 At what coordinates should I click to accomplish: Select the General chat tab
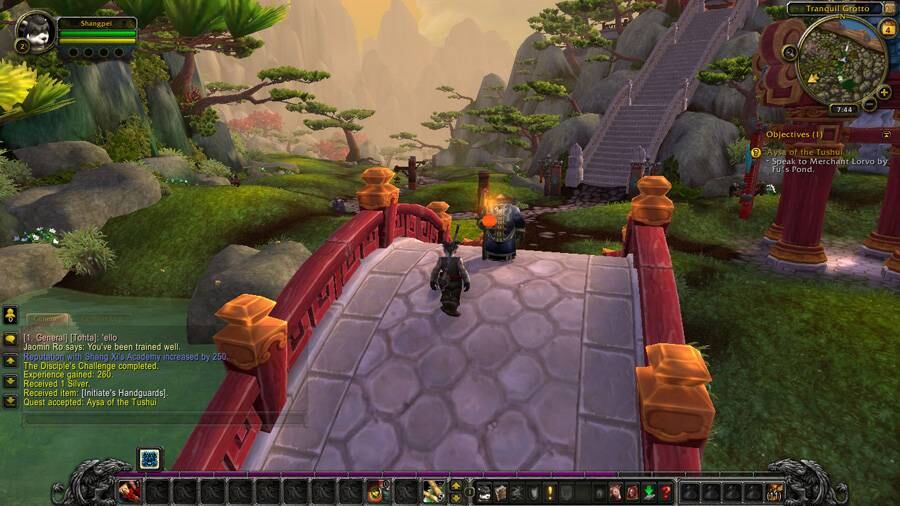pyautogui.click(x=46, y=318)
